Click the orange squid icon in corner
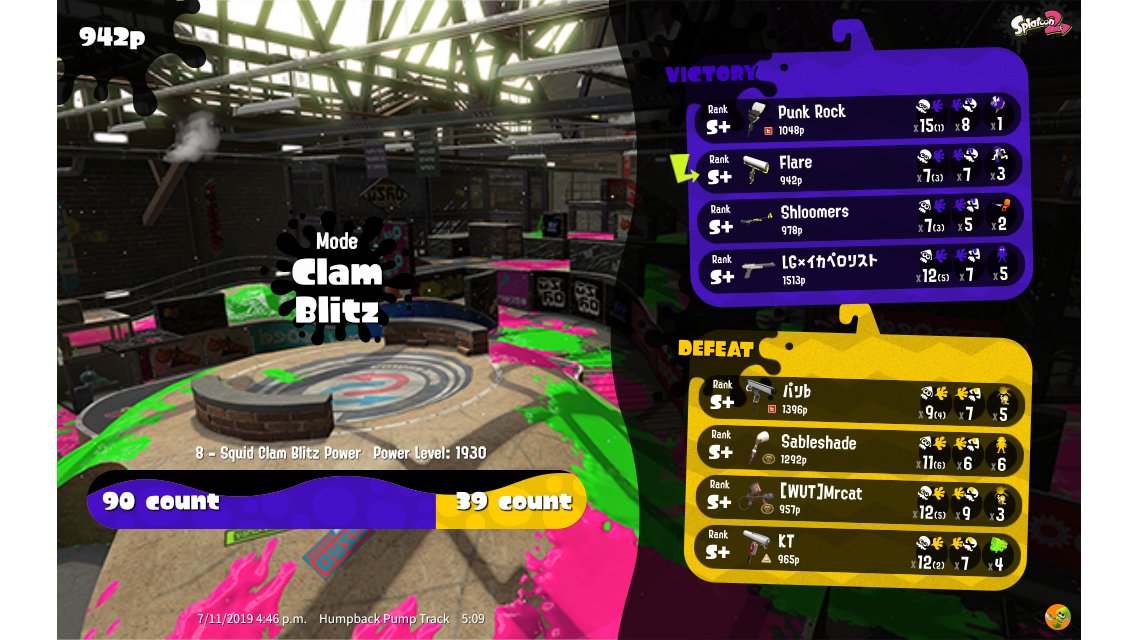This screenshot has width=1138, height=640. (1057, 616)
